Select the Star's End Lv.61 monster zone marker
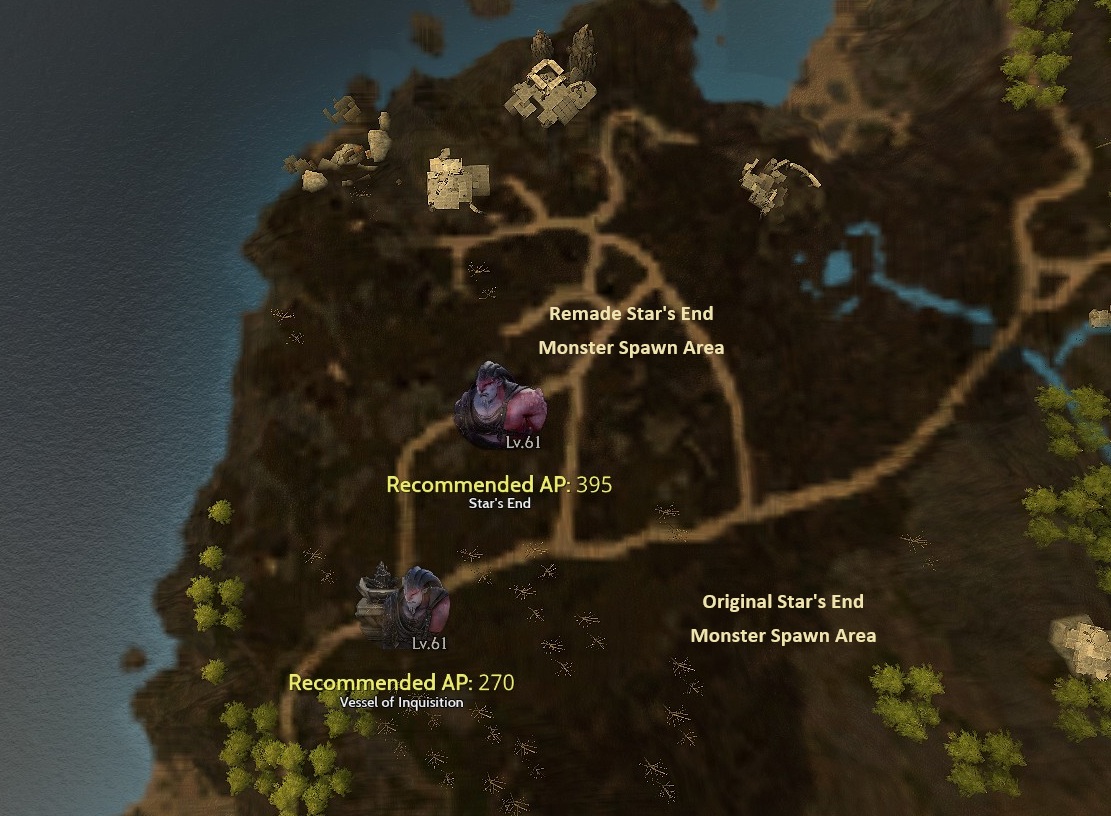The height and width of the screenshot is (816, 1111). [x=501, y=406]
